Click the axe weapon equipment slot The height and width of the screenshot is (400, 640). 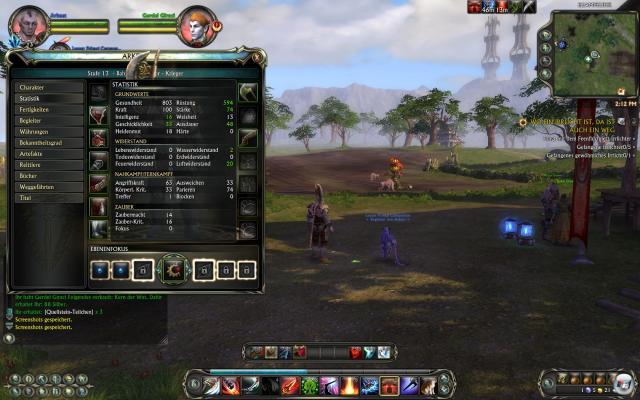click(248, 93)
